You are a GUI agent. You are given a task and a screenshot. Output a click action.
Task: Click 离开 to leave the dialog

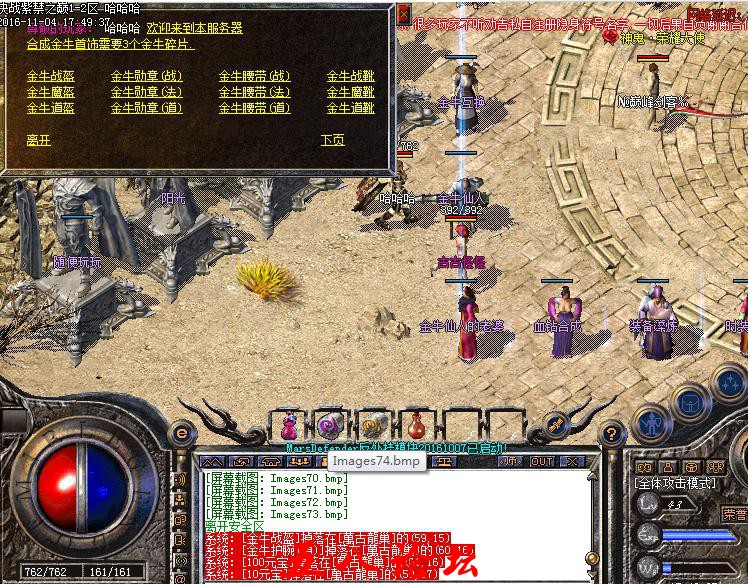[38, 141]
